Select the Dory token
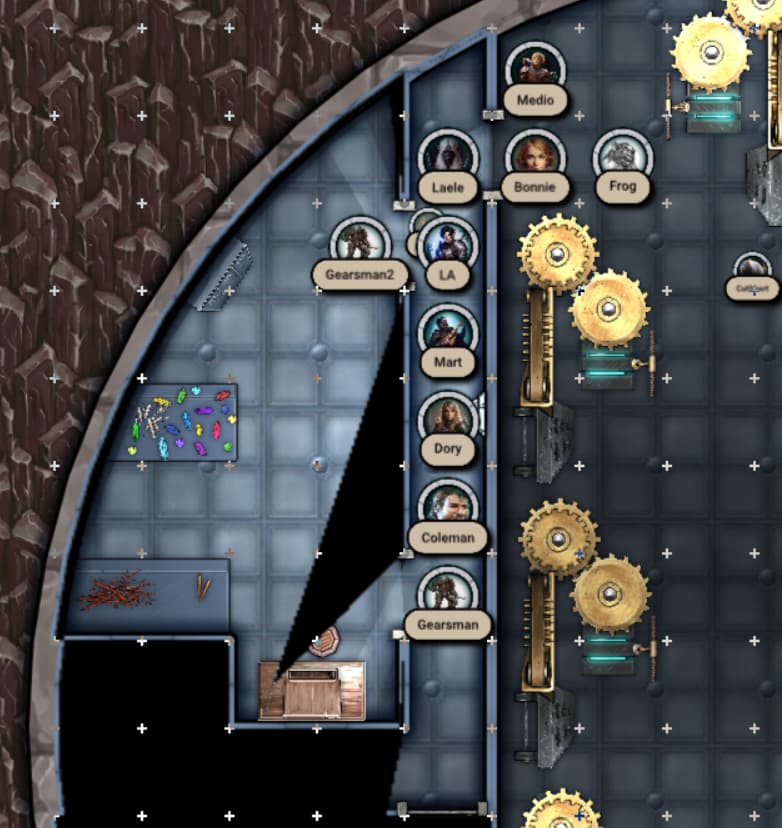The width and height of the screenshot is (782, 828). [x=447, y=418]
